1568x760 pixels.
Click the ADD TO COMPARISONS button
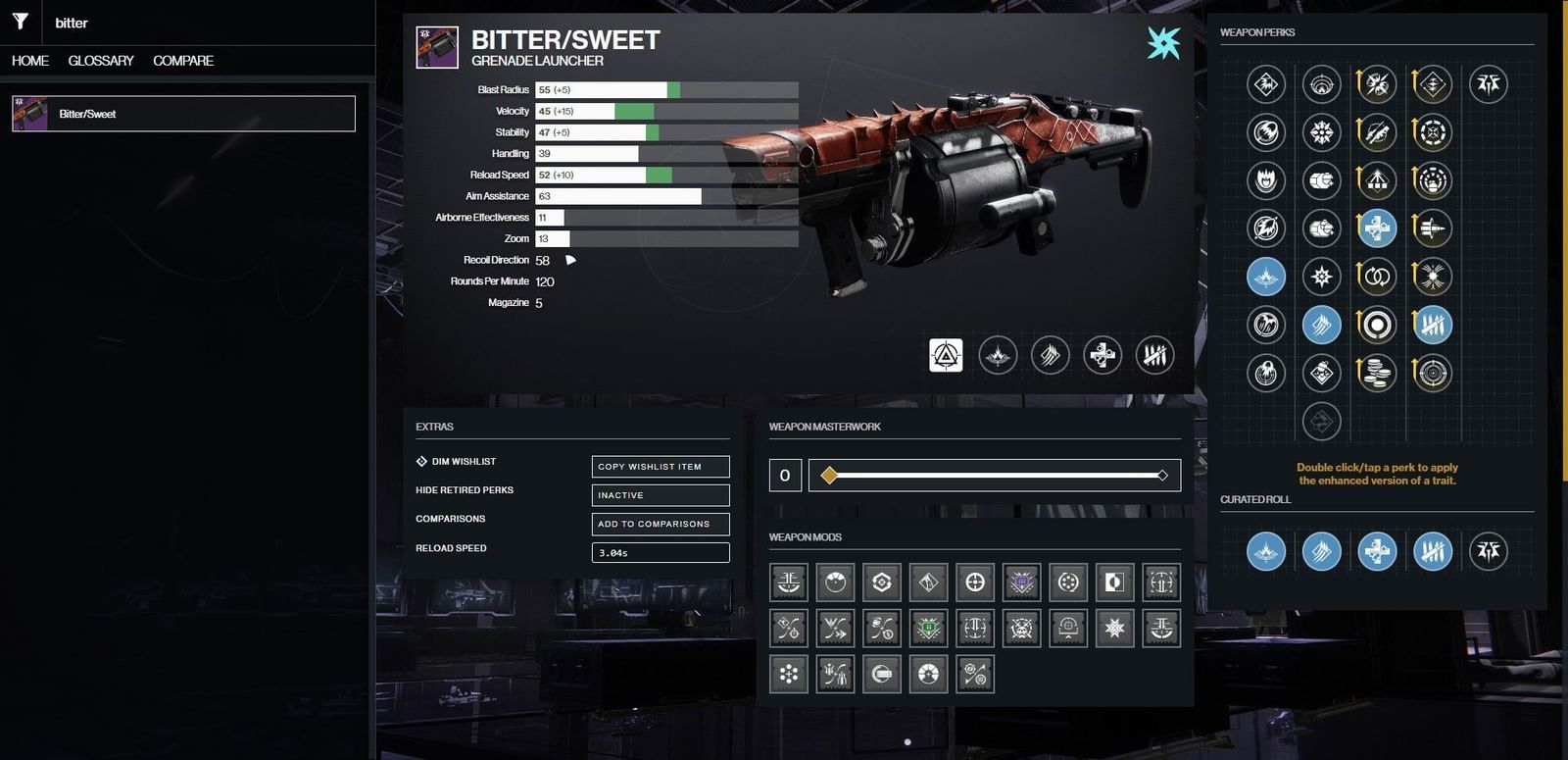coord(660,524)
